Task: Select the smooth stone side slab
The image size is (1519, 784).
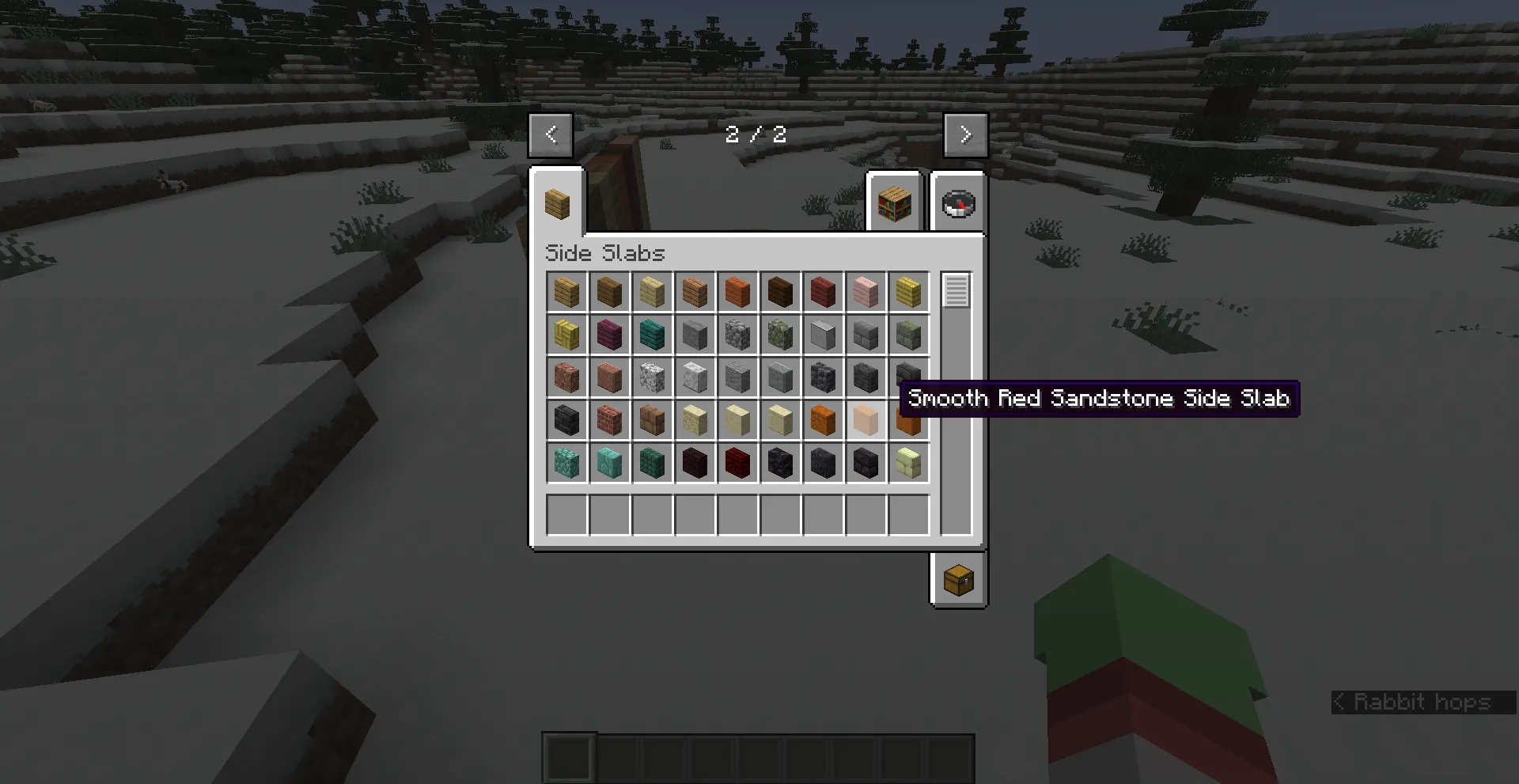Action: click(823, 335)
